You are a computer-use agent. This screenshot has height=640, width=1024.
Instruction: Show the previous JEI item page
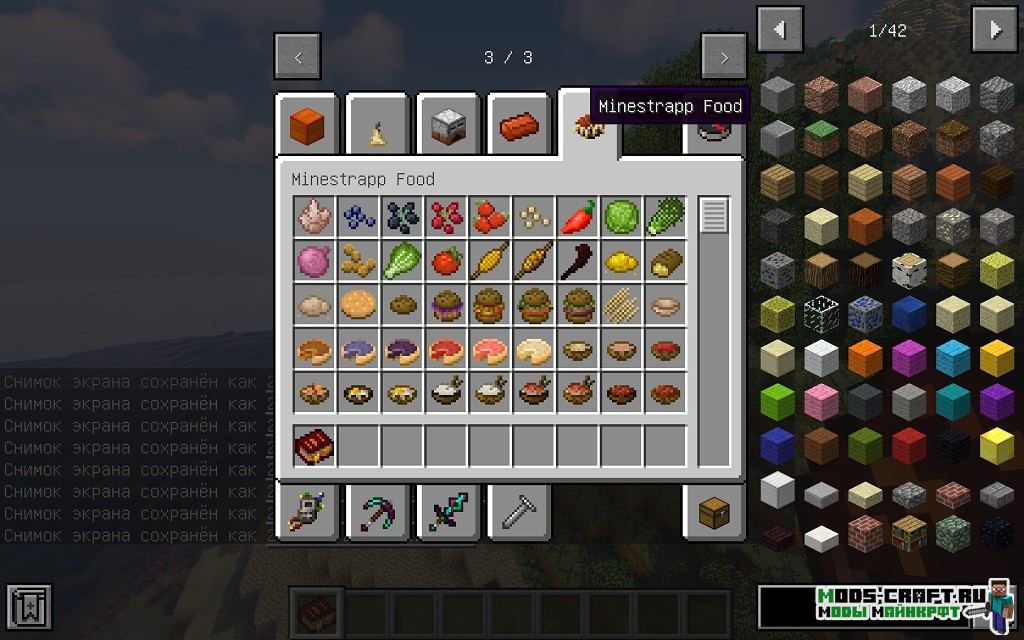(x=780, y=30)
